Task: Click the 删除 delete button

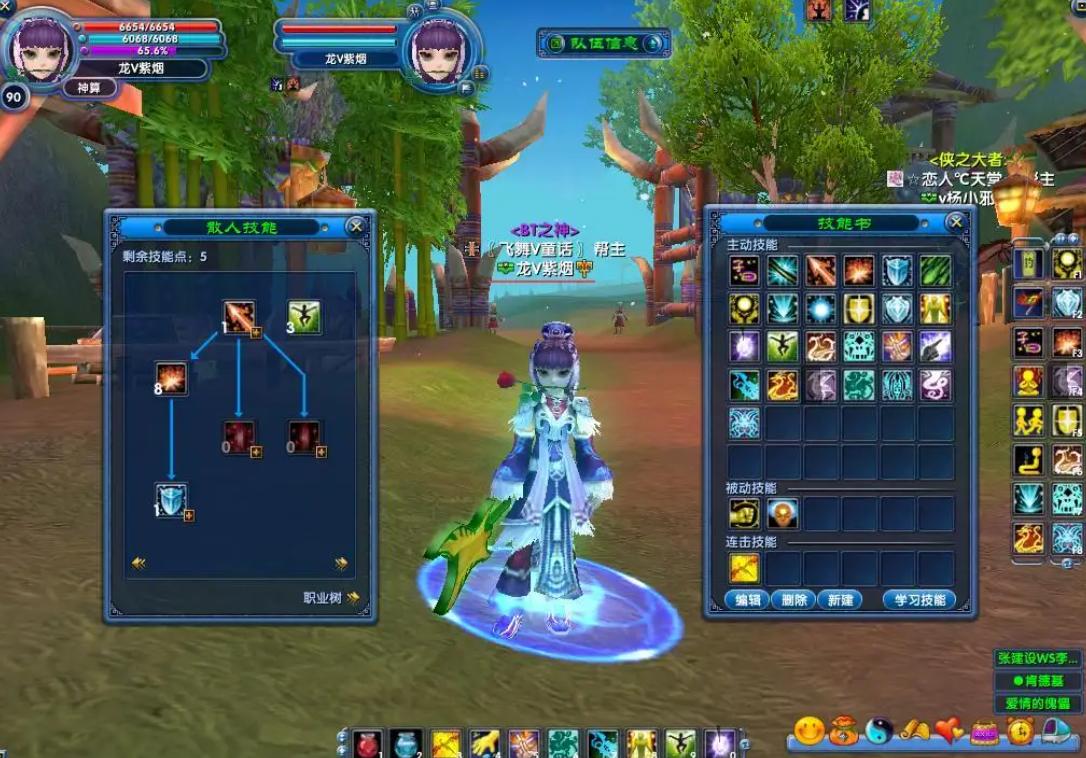Action: [794, 600]
